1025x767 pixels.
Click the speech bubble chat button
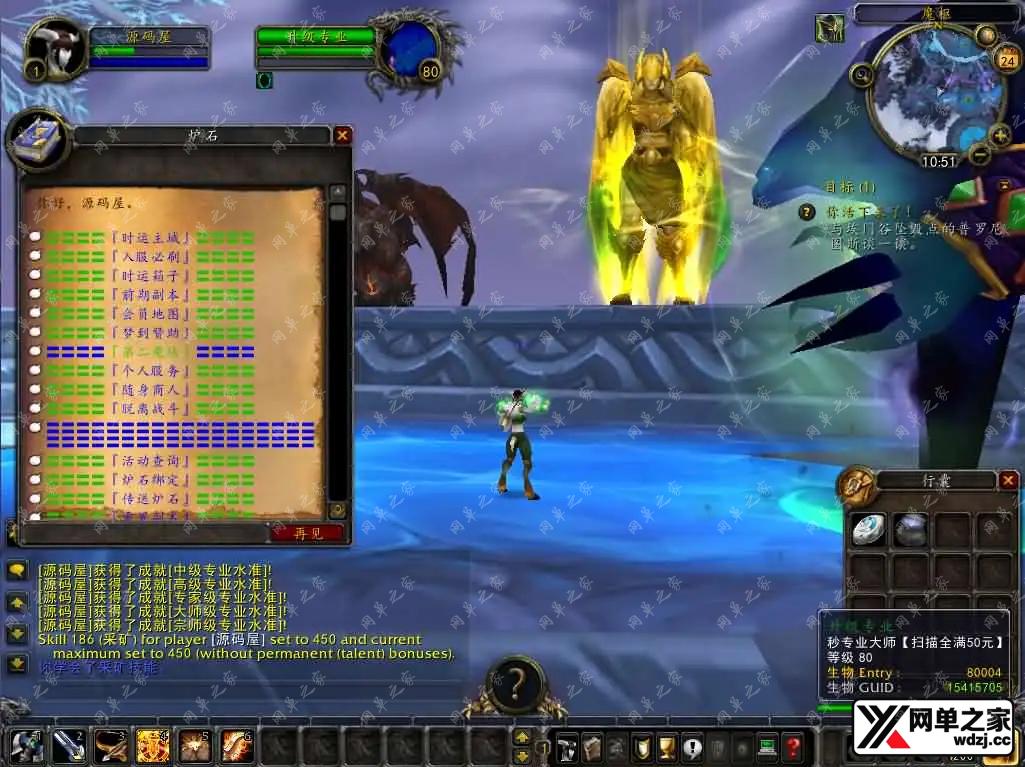pos(17,571)
